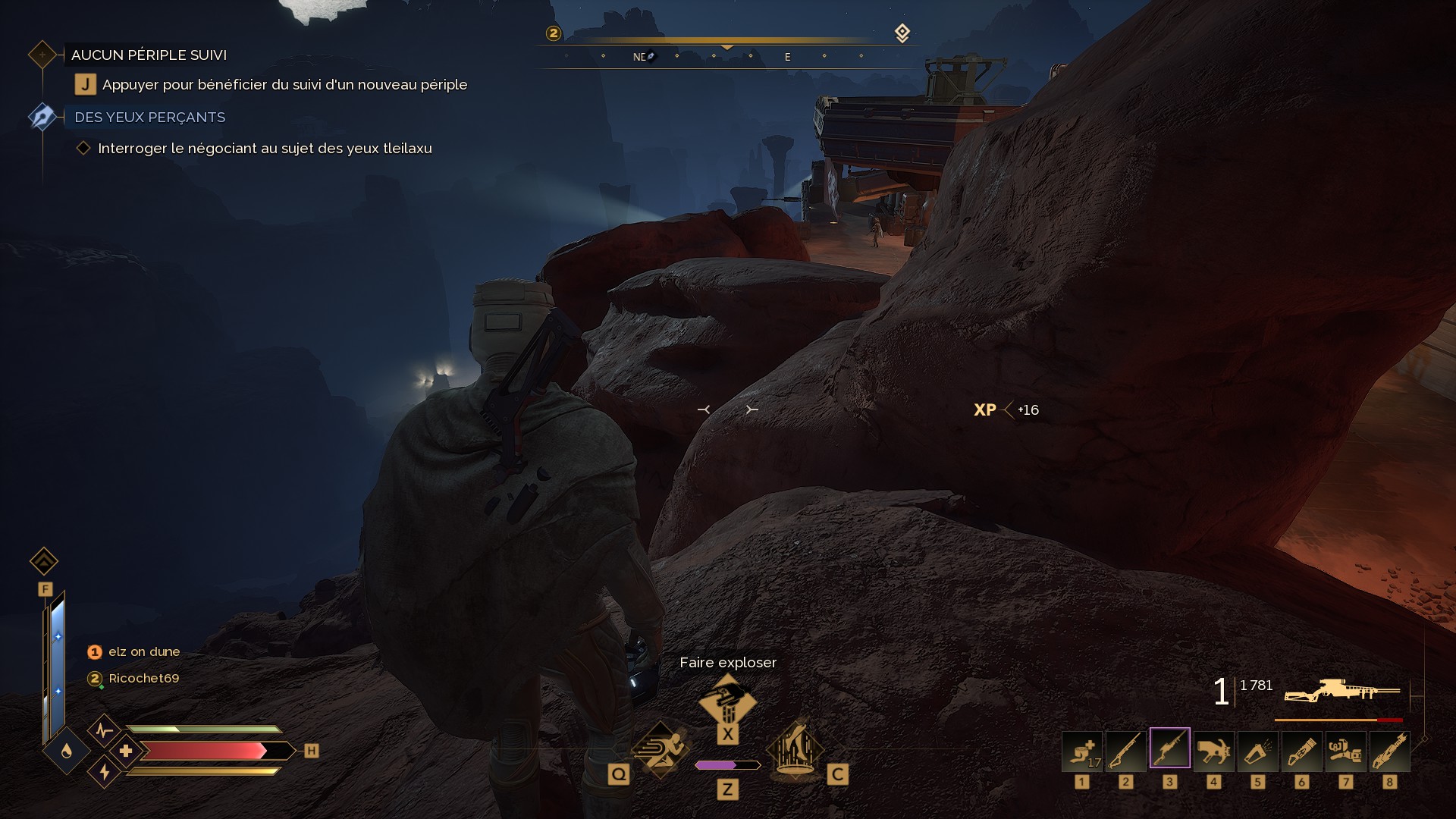Select the spraying handheld tool slot
This screenshot has height=819, width=1456.
point(1258,751)
